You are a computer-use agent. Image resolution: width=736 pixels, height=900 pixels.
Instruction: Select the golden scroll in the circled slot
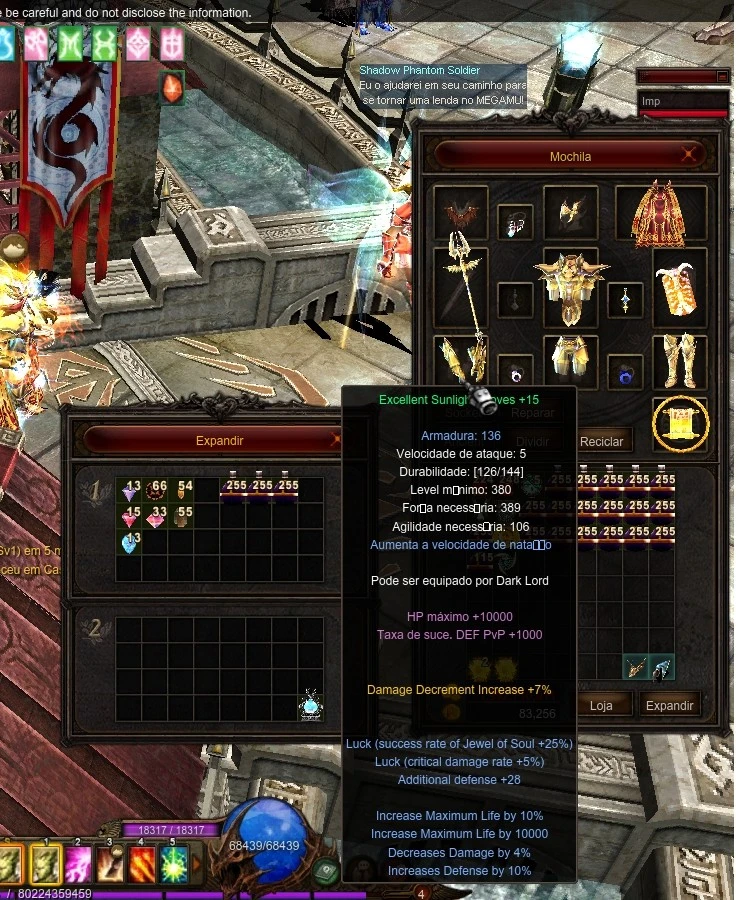click(681, 424)
